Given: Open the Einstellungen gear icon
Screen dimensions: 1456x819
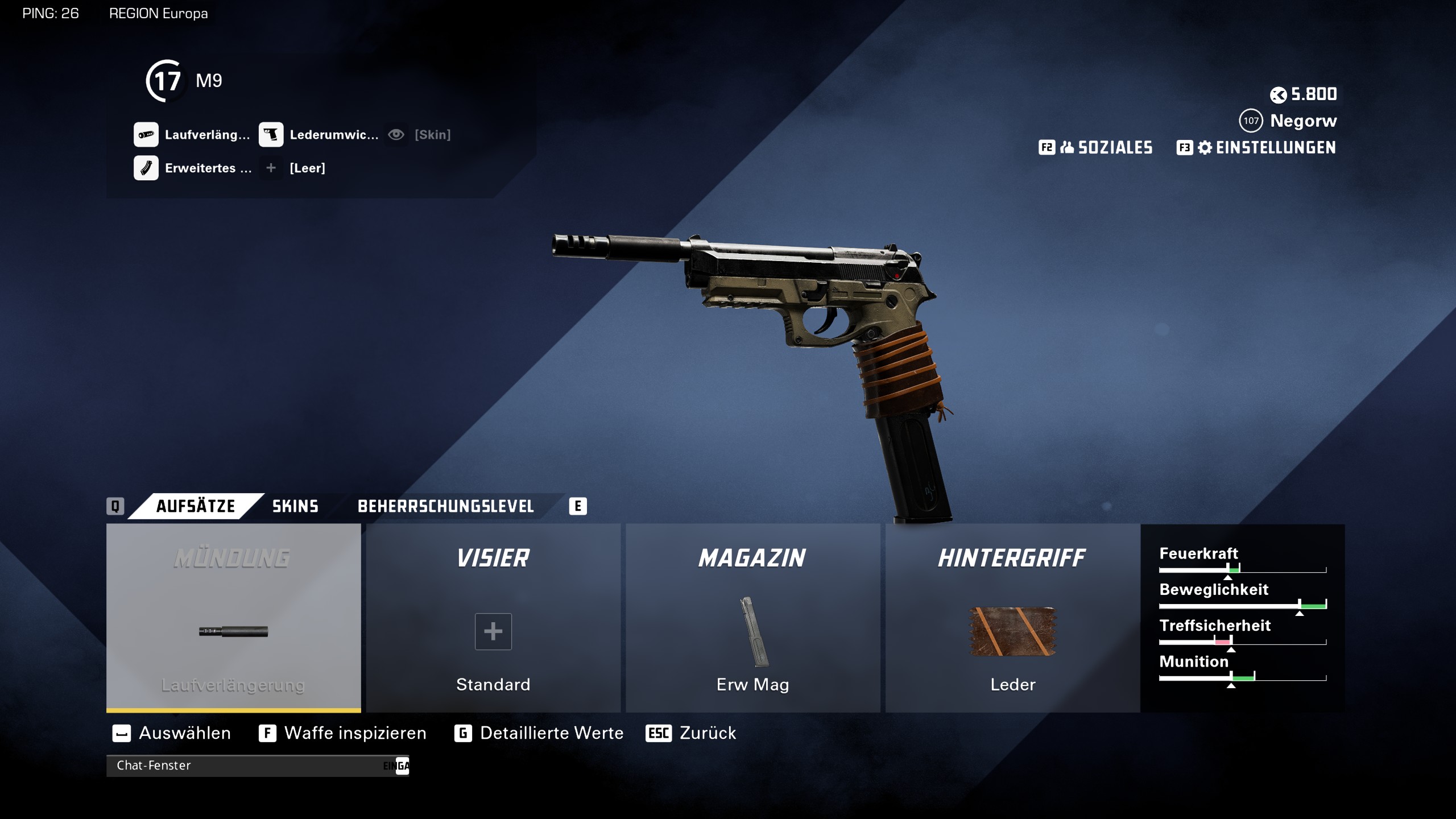Looking at the screenshot, I should (1206, 148).
